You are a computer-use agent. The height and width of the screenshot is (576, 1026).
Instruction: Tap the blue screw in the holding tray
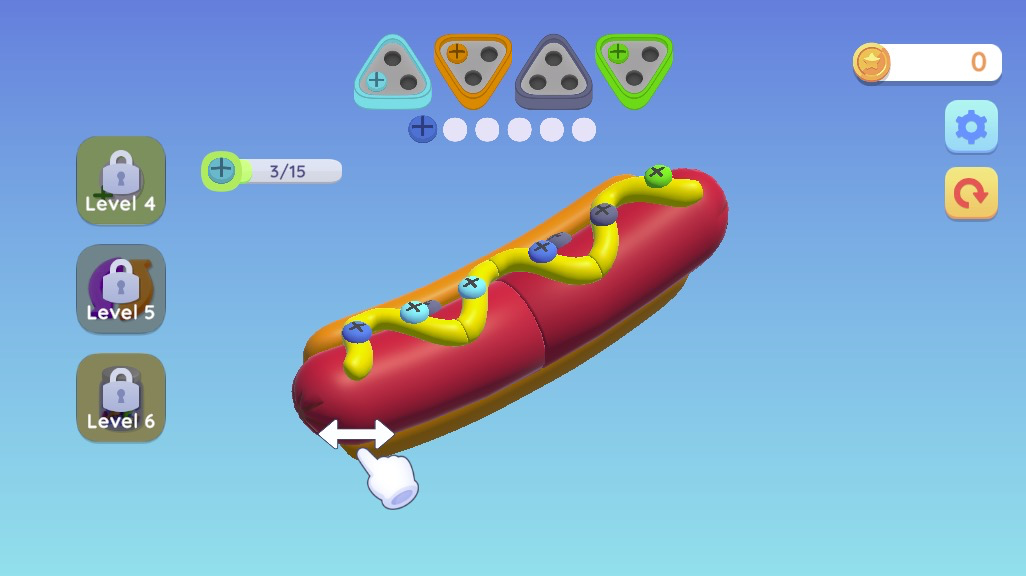click(423, 129)
